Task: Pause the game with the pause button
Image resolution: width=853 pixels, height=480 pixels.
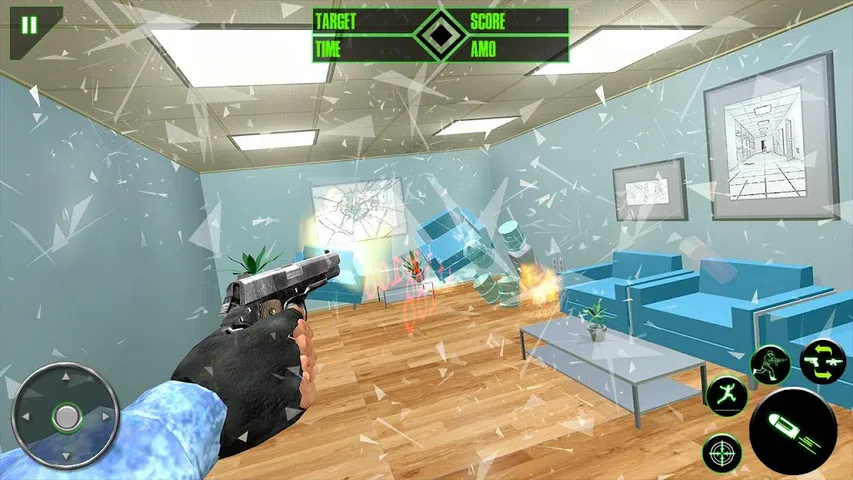Action: 28,25
